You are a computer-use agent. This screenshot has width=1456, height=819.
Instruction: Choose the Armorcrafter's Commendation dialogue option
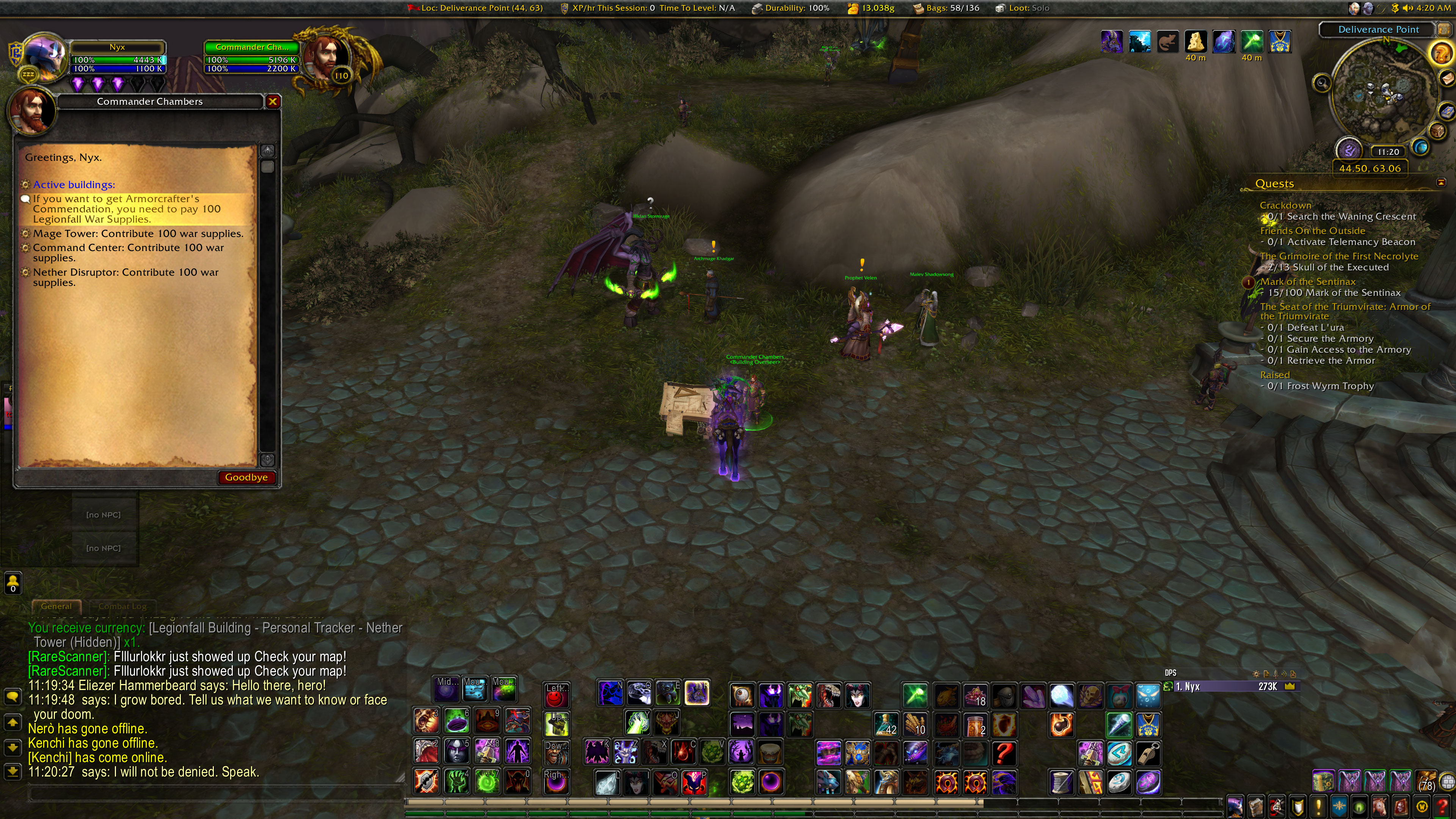click(127, 209)
